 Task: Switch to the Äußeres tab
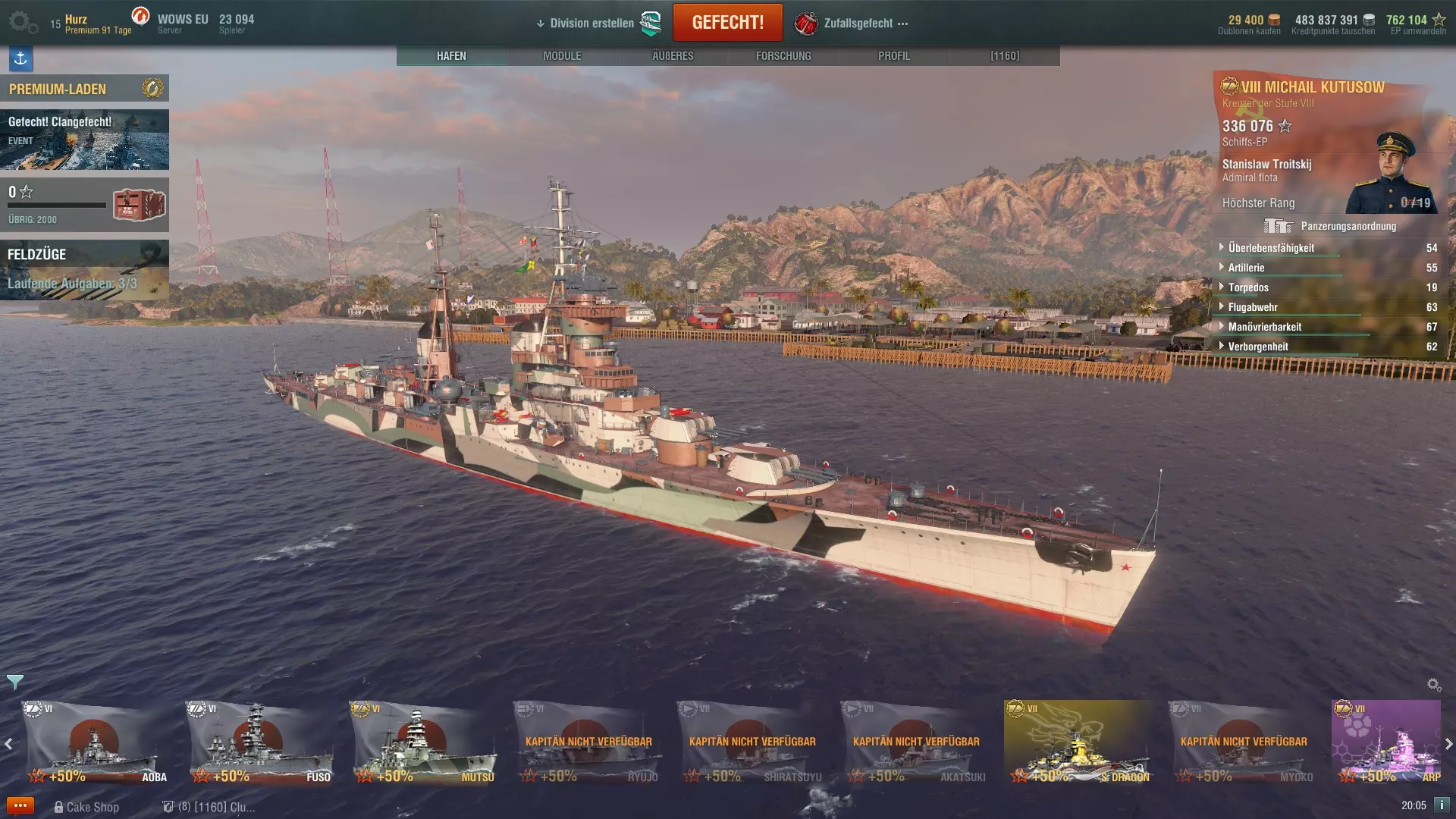pyautogui.click(x=673, y=56)
